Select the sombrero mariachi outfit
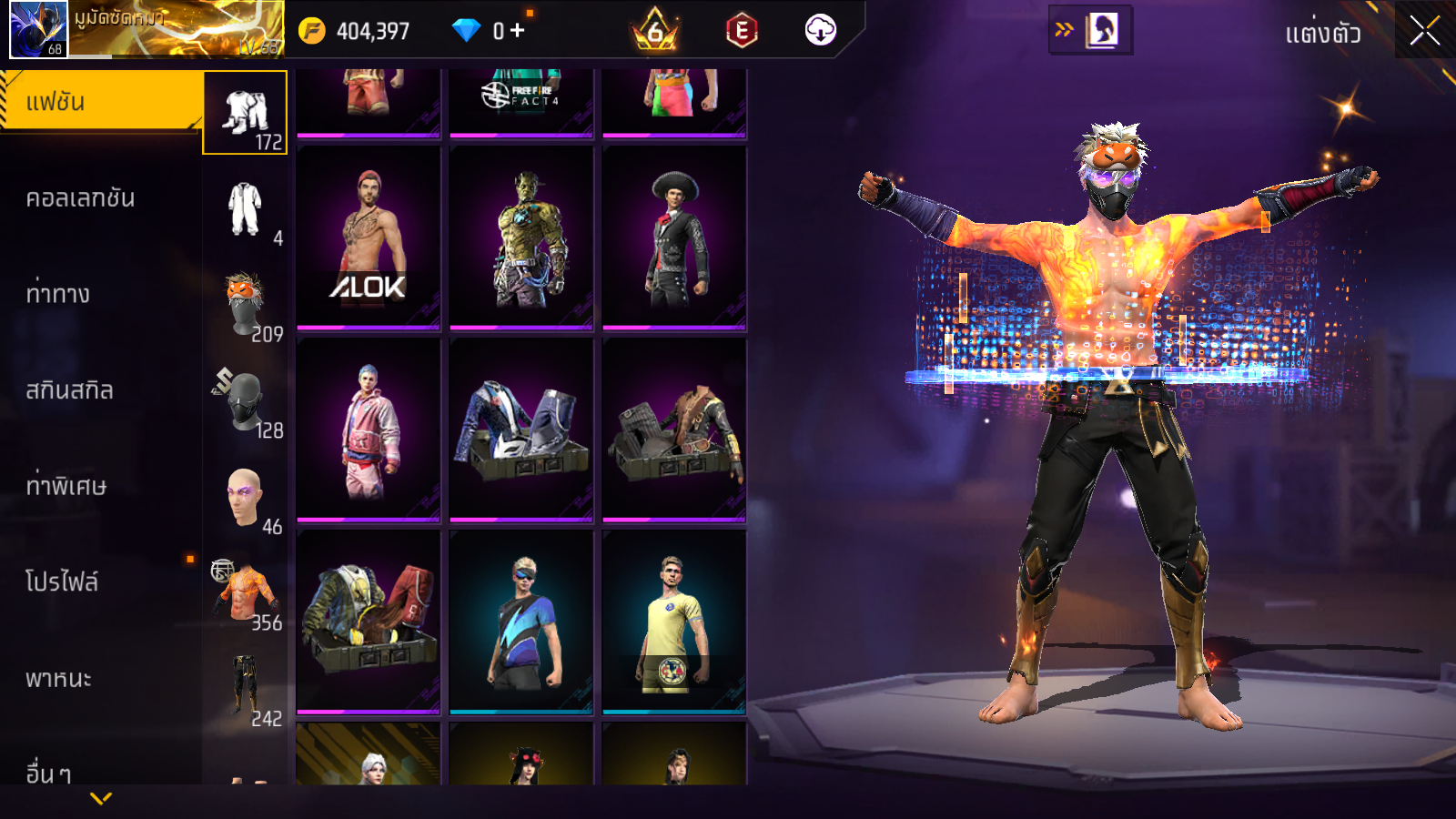Screen dimensions: 1456x819 (674, 238)
